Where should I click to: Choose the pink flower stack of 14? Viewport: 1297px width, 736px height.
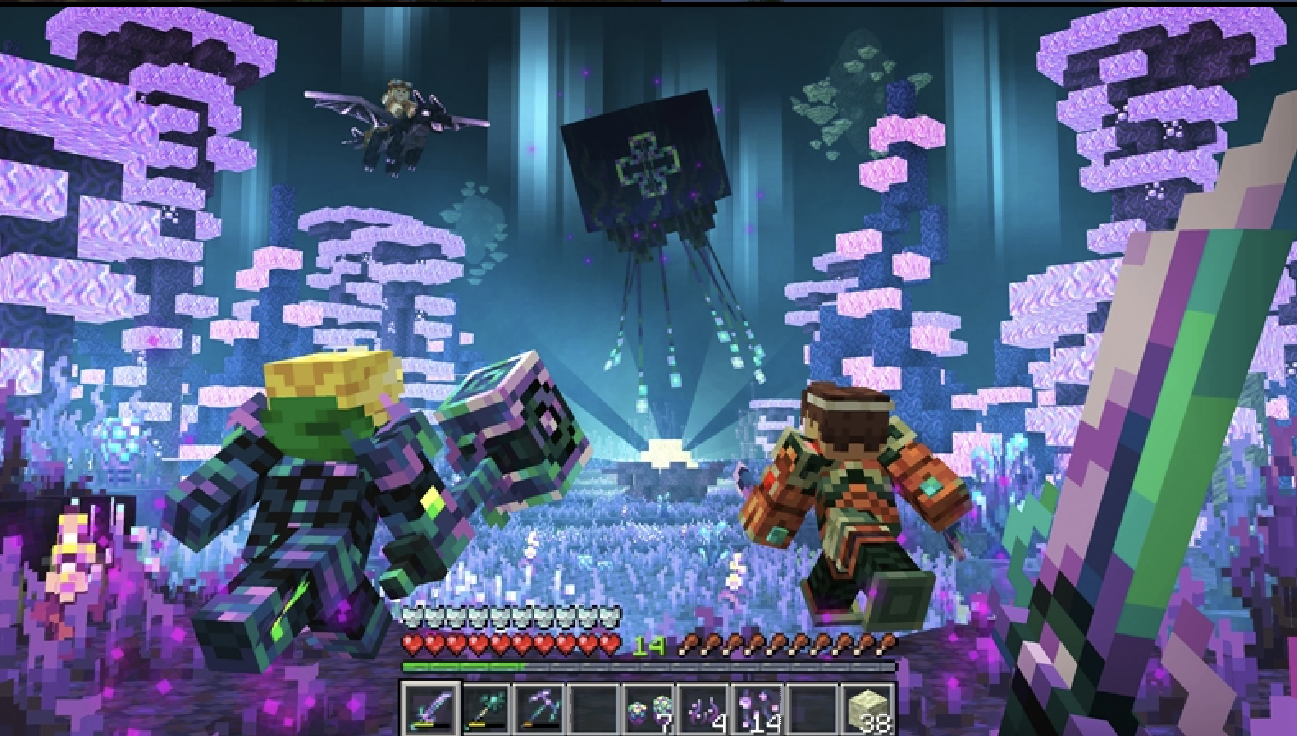point(757,708)
